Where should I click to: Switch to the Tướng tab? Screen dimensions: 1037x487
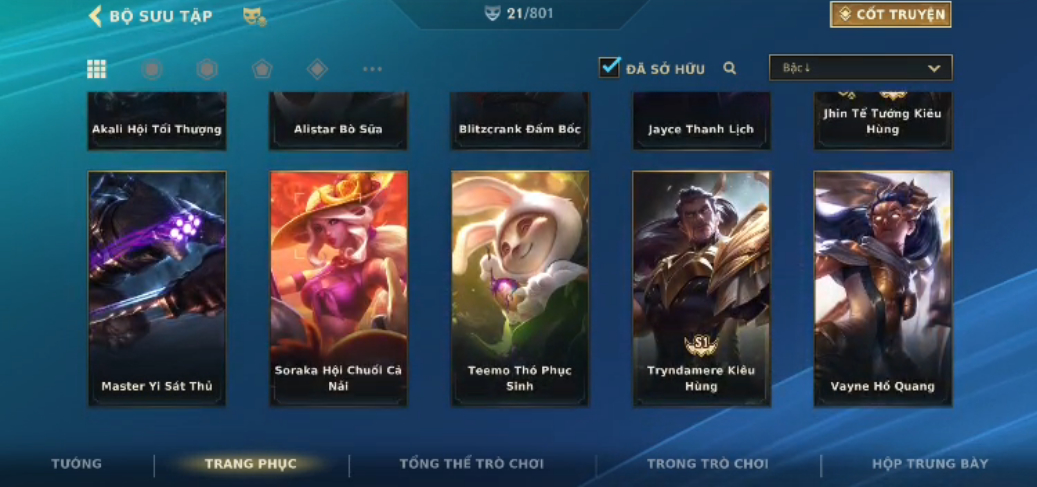click(77, 464)
